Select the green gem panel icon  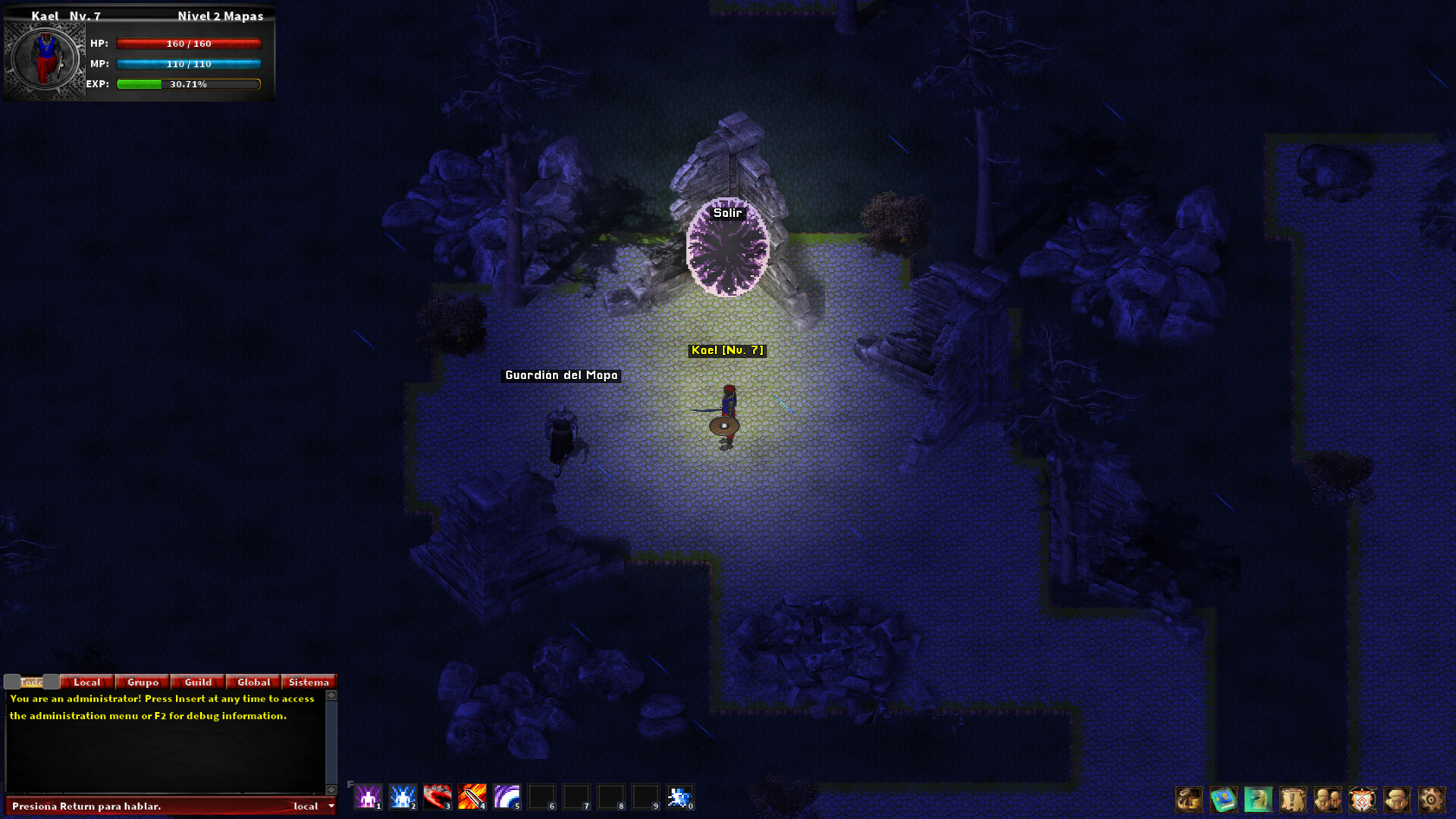coord(1257,798)
